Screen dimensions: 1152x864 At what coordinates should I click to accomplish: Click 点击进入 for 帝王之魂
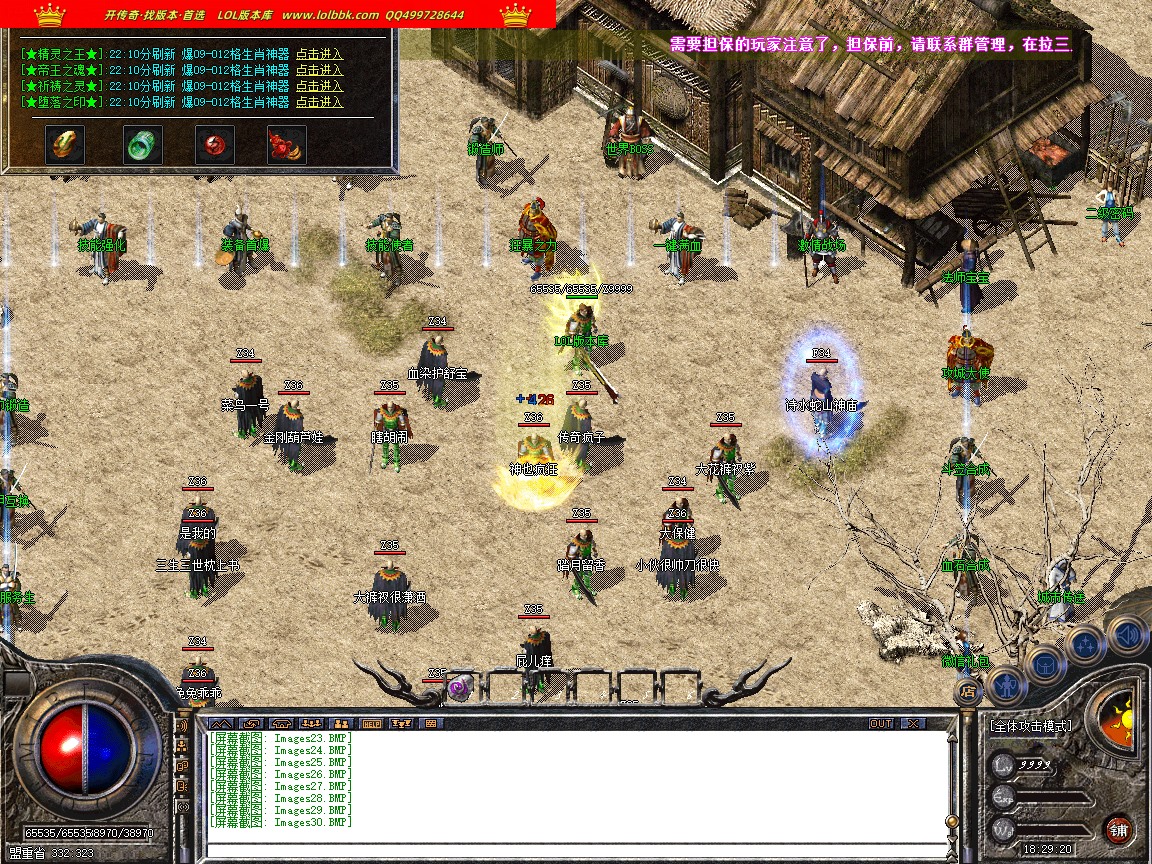[x=319, y=70]
